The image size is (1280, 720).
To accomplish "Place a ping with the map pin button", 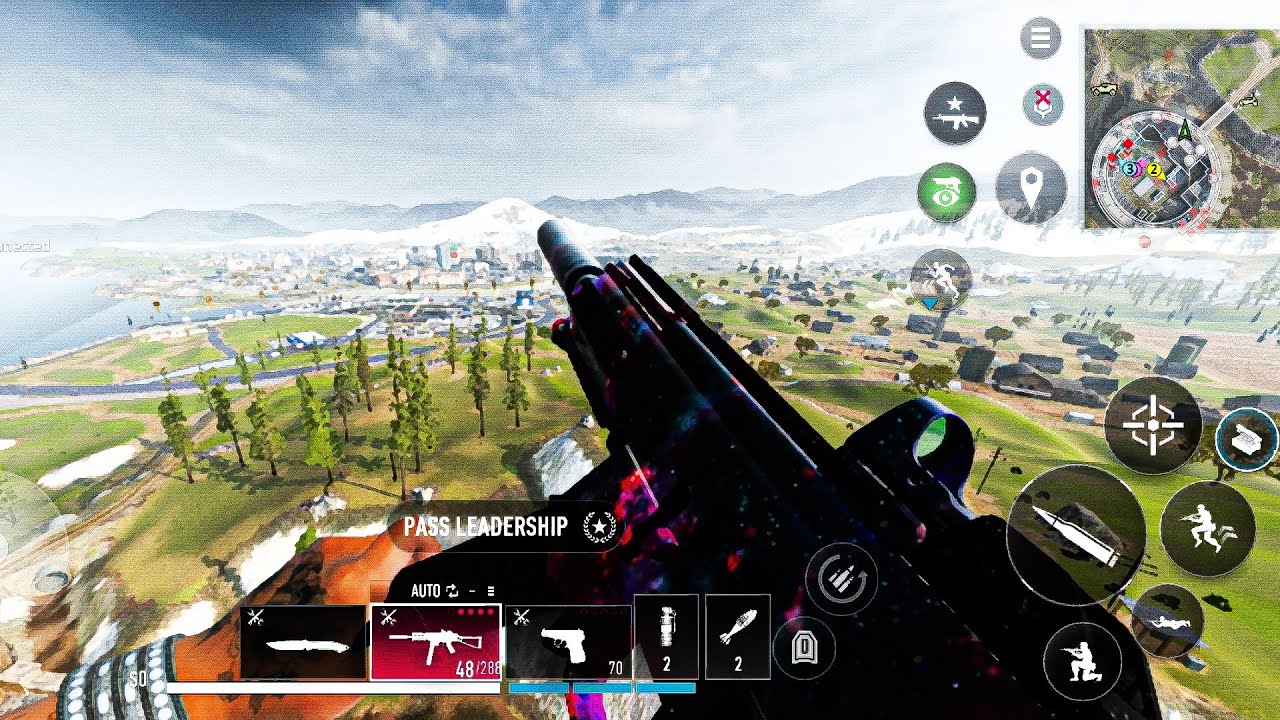I will coord(1031,189).
